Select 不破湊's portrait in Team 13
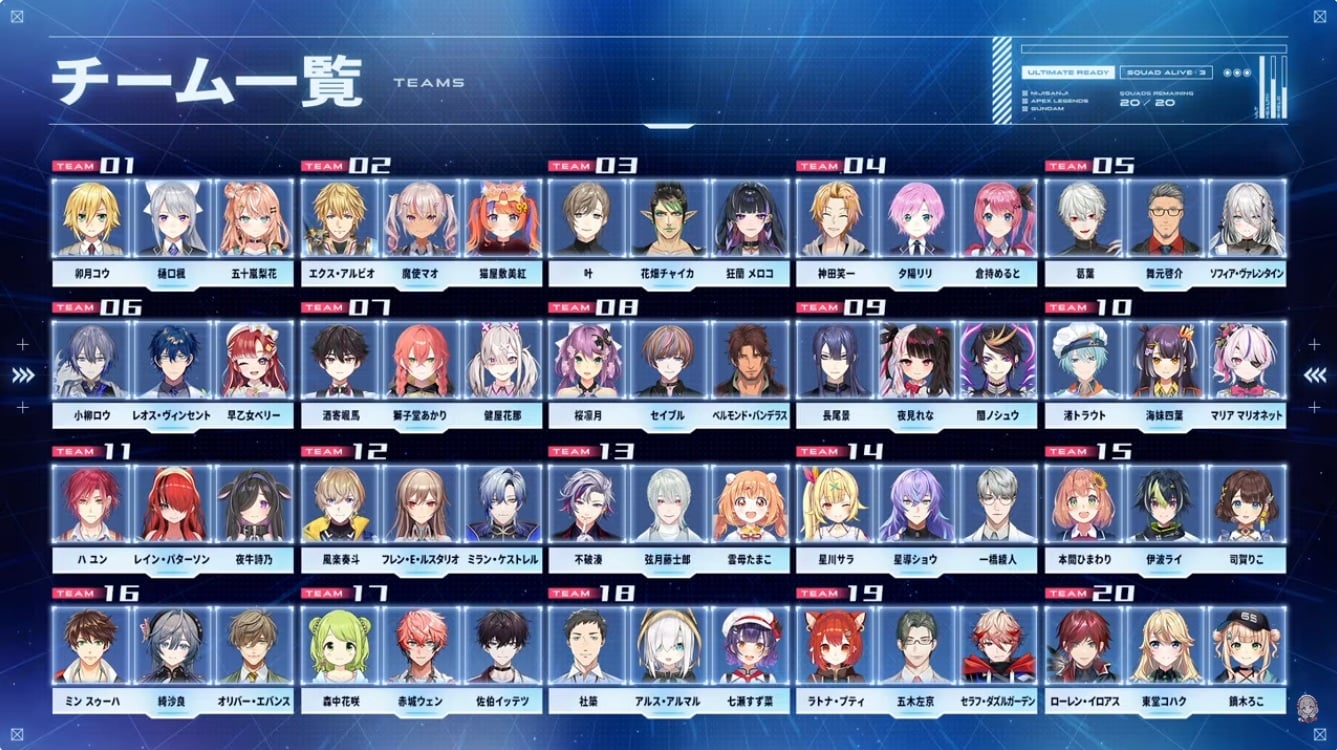 [587, 504]
